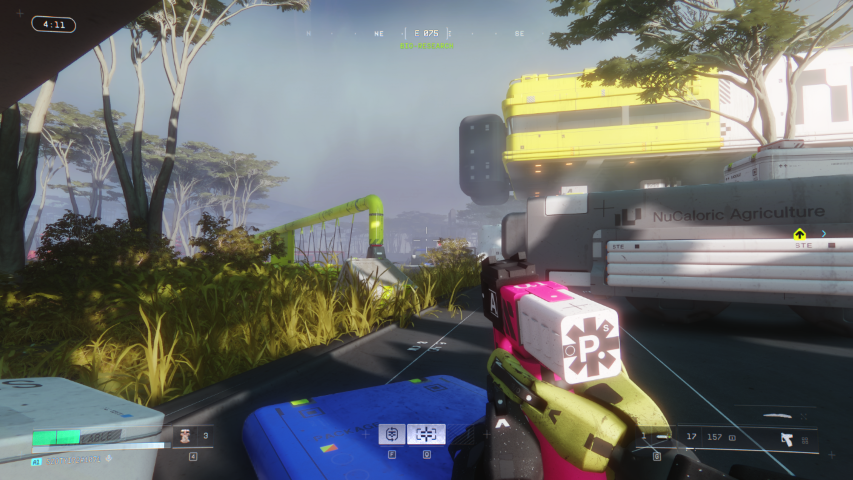Activate the circular swap ability icon
The image size is (853, 480).
[392, 434]
